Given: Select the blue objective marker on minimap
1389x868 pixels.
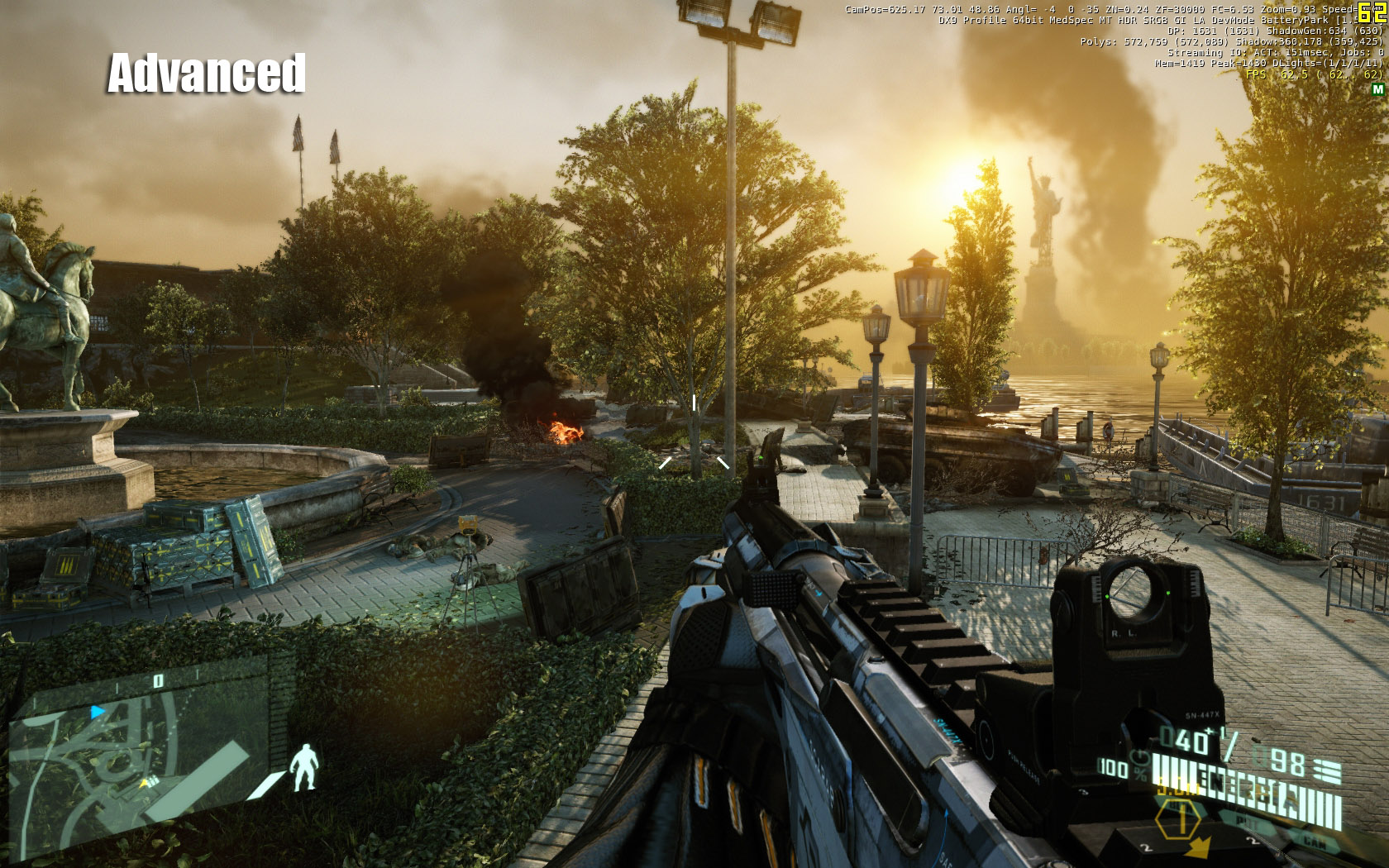Looking at the screenshot, I should pyautogui.click(x=98, y=711).
